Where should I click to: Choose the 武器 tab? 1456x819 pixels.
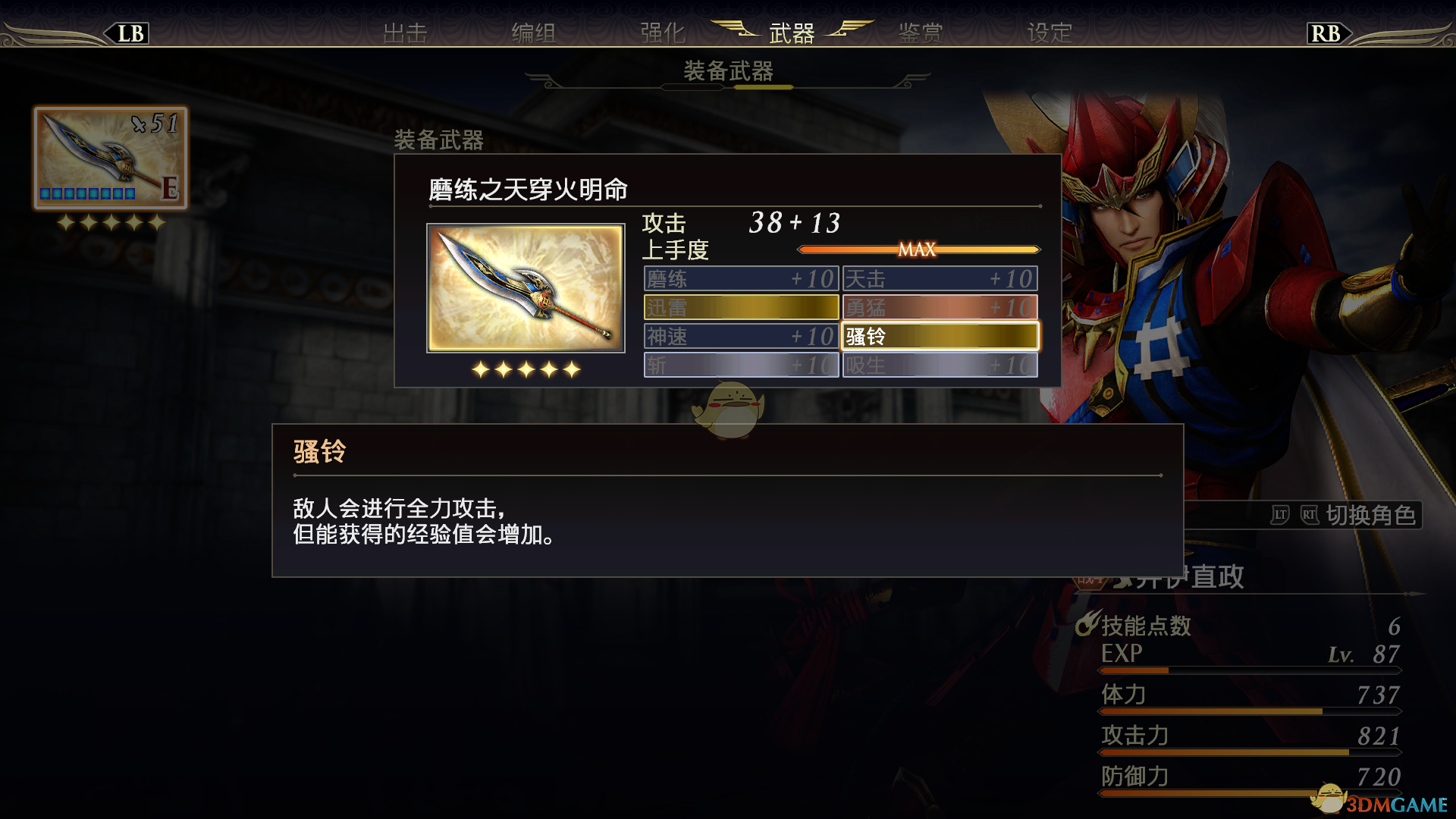(x=792, y=33)
